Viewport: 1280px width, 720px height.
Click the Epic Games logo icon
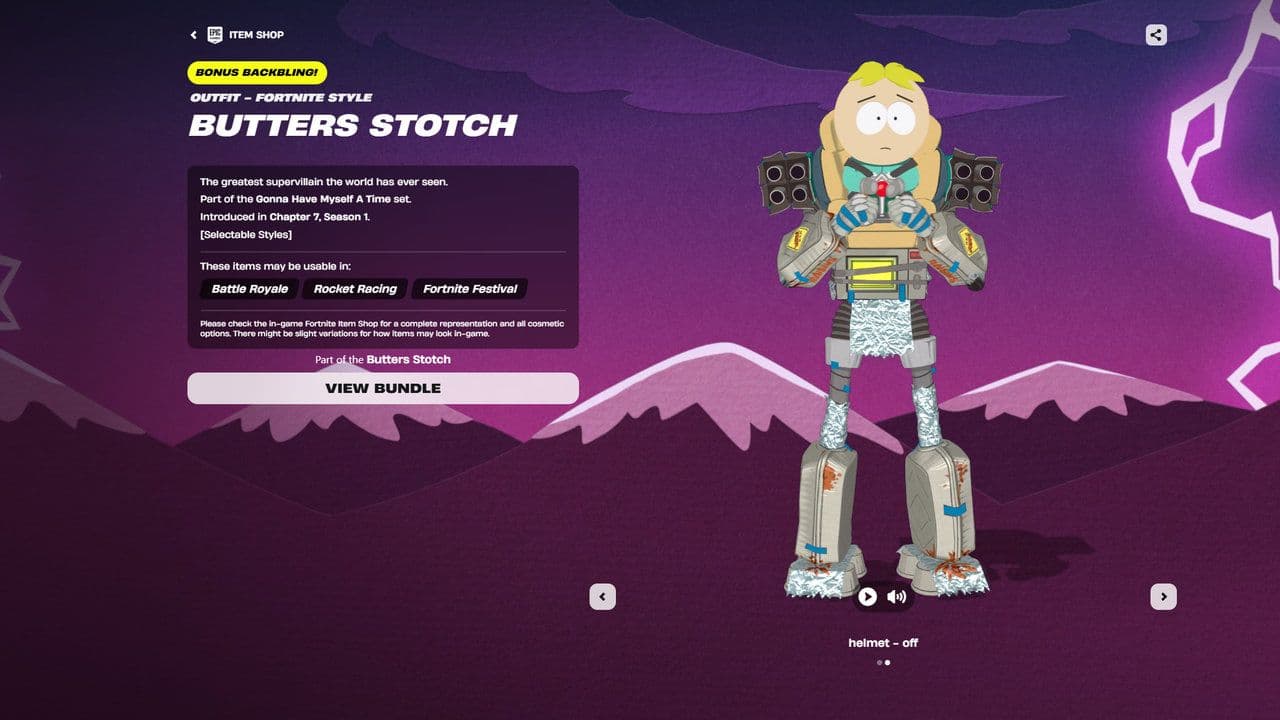click(x=214, y=34)
